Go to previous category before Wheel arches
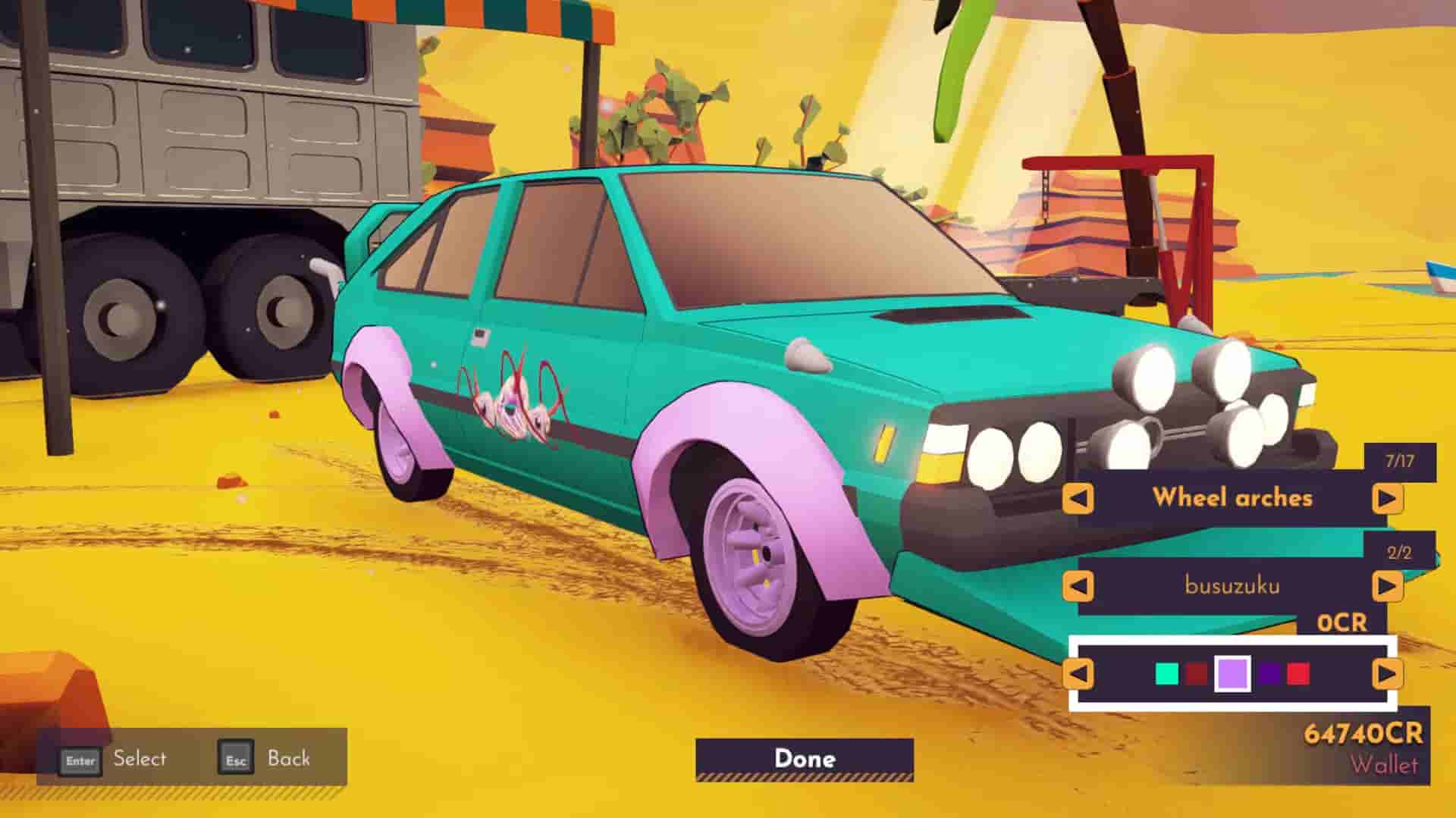The width and height of the screenshot is (1456, 818). (1078, 499)
